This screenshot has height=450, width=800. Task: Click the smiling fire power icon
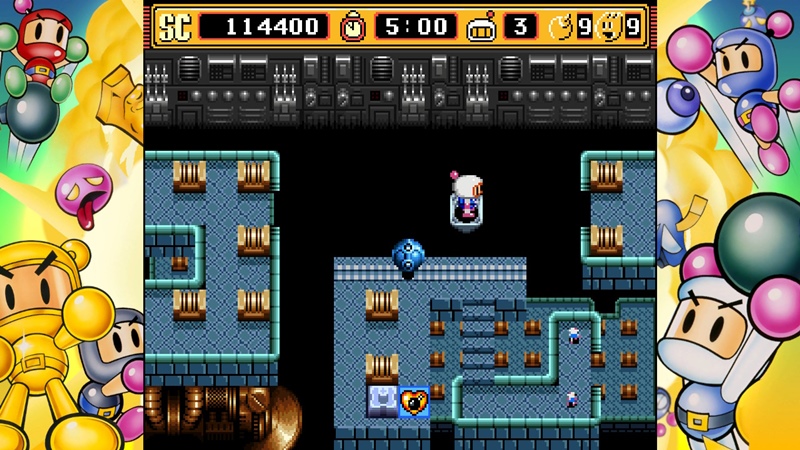(x=608, y=27)
